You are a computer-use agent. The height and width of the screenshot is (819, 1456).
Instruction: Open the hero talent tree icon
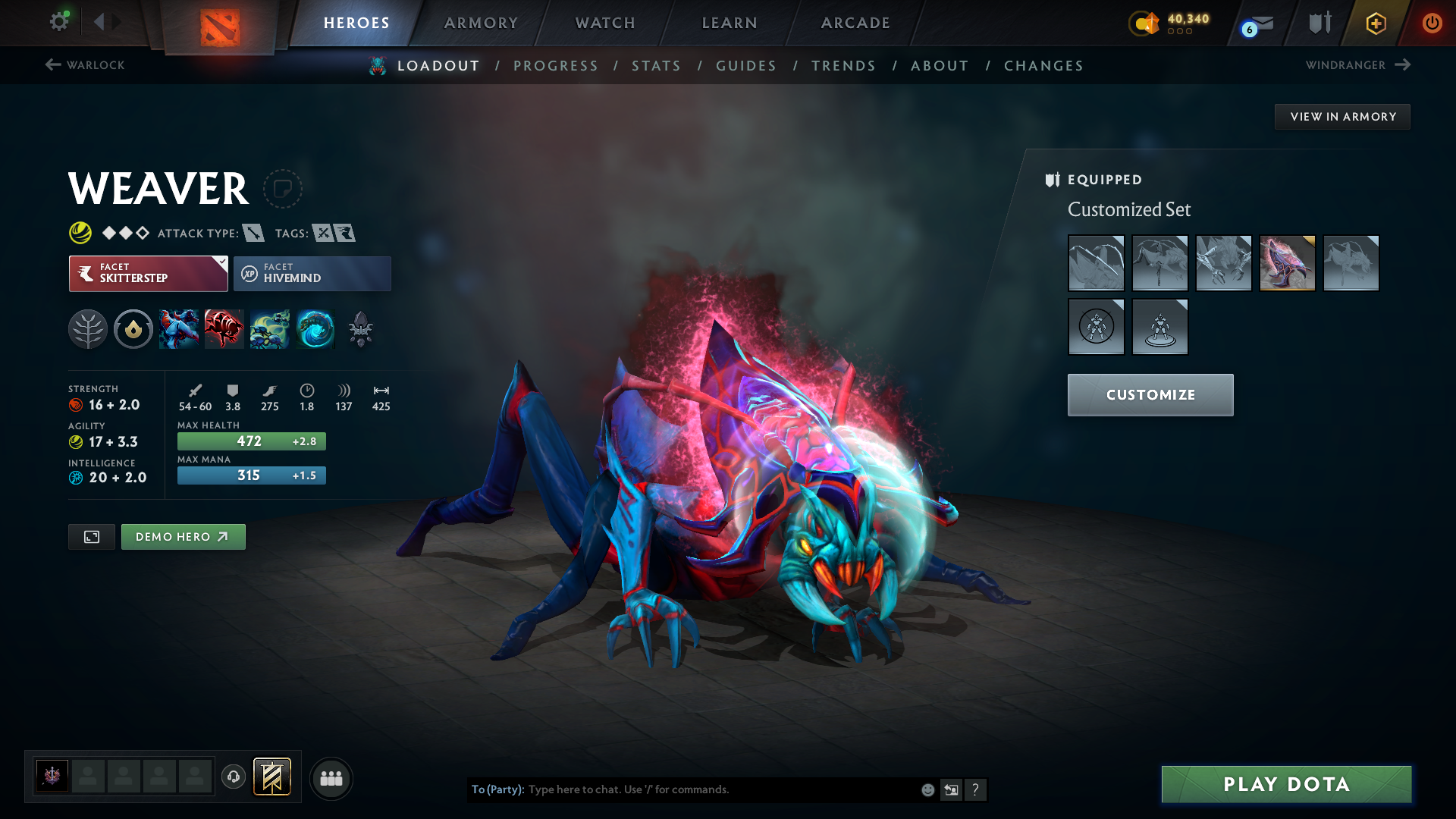point(88,330)
